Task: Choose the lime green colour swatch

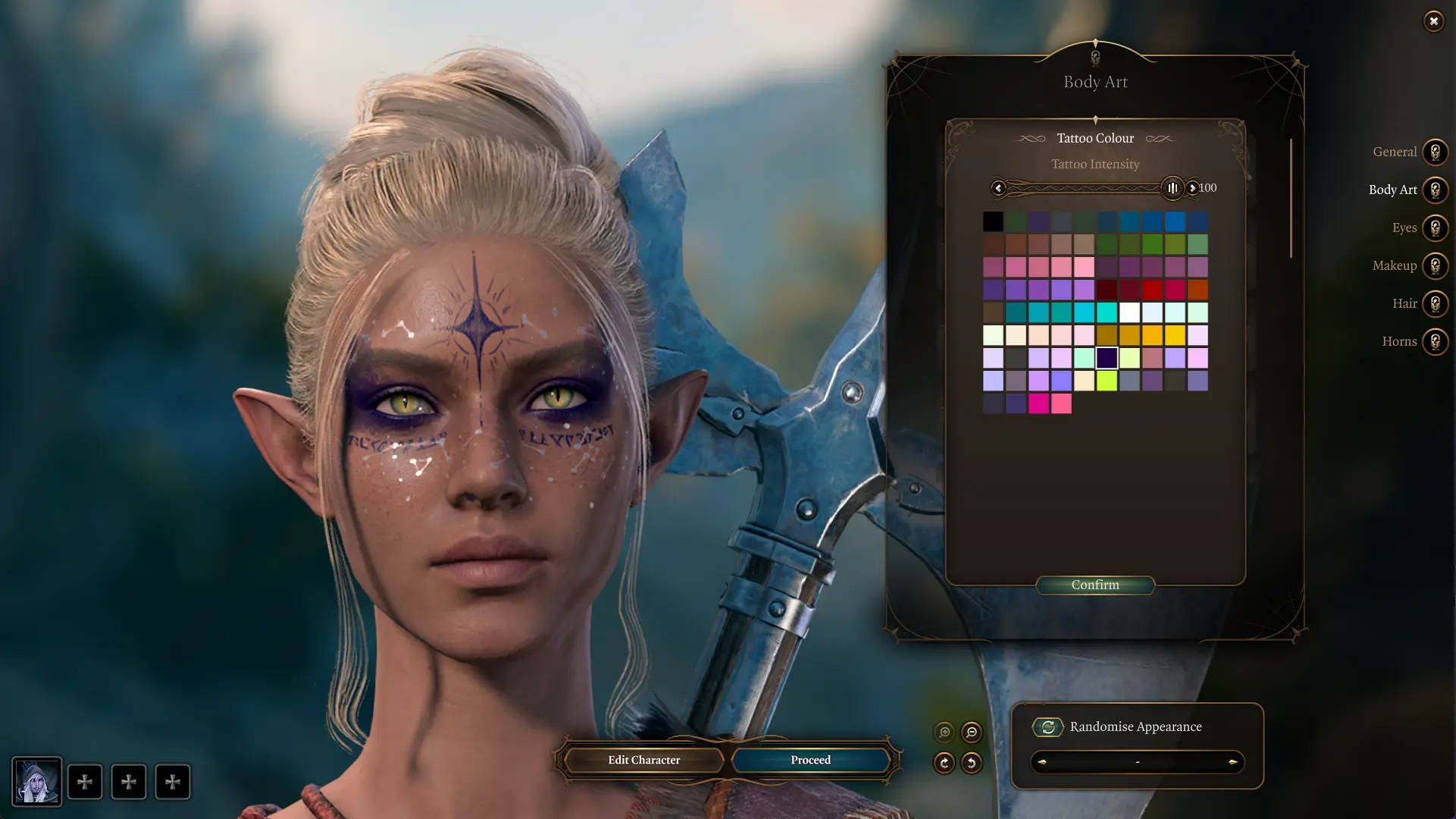Action: click(1107, 381)
